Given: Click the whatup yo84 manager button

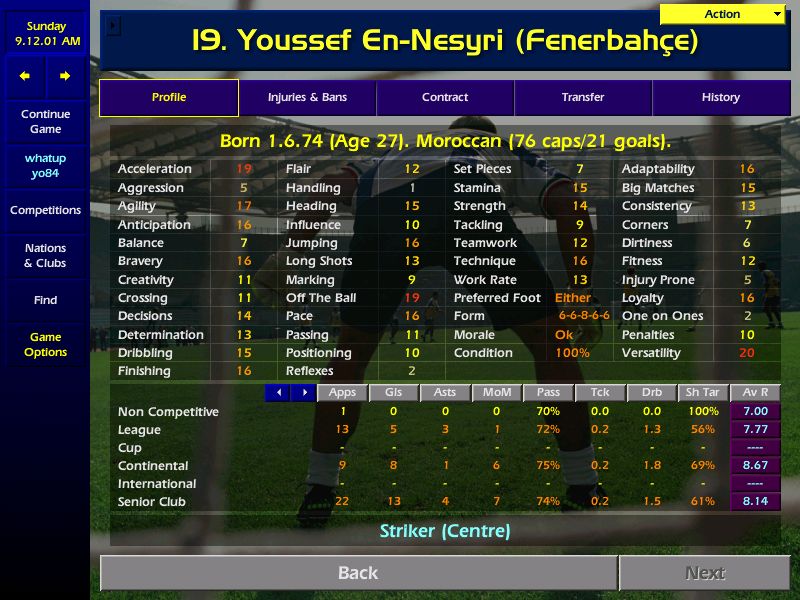Looking at the screenshot, I should point(45,166).
